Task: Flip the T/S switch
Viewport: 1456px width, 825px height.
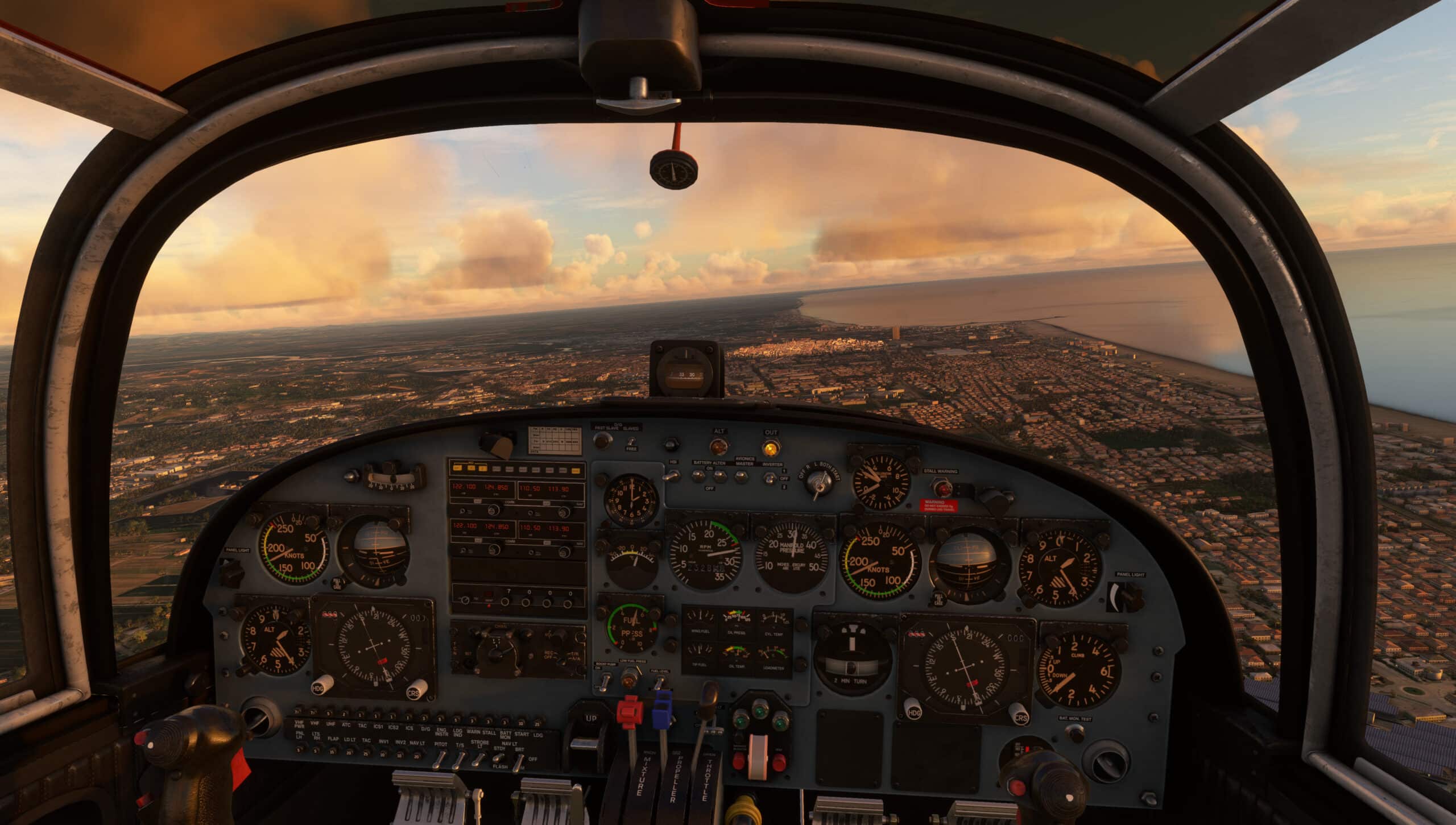Action: [x=460, y=758]
